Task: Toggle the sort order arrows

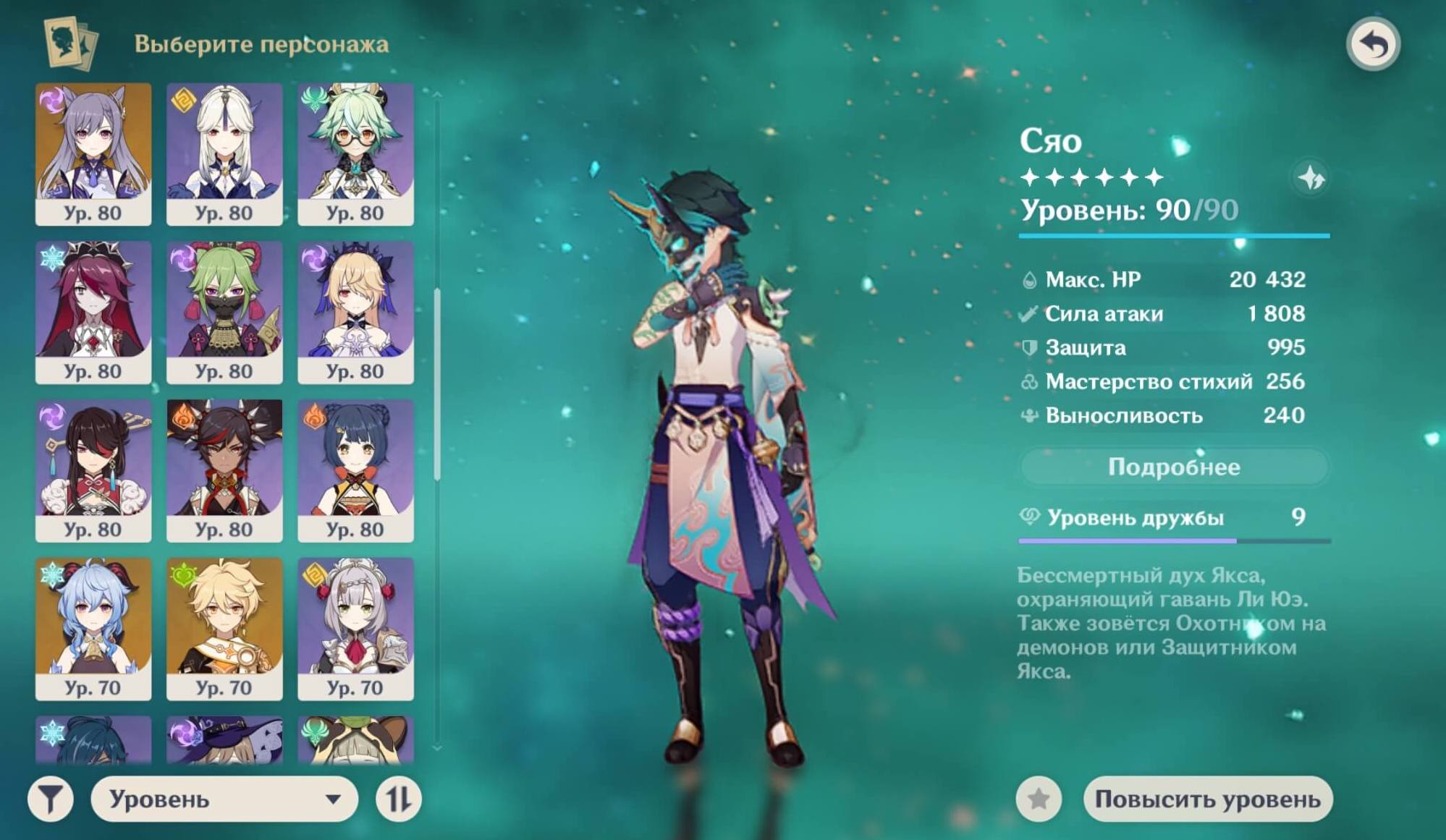Action: point(399,799)
